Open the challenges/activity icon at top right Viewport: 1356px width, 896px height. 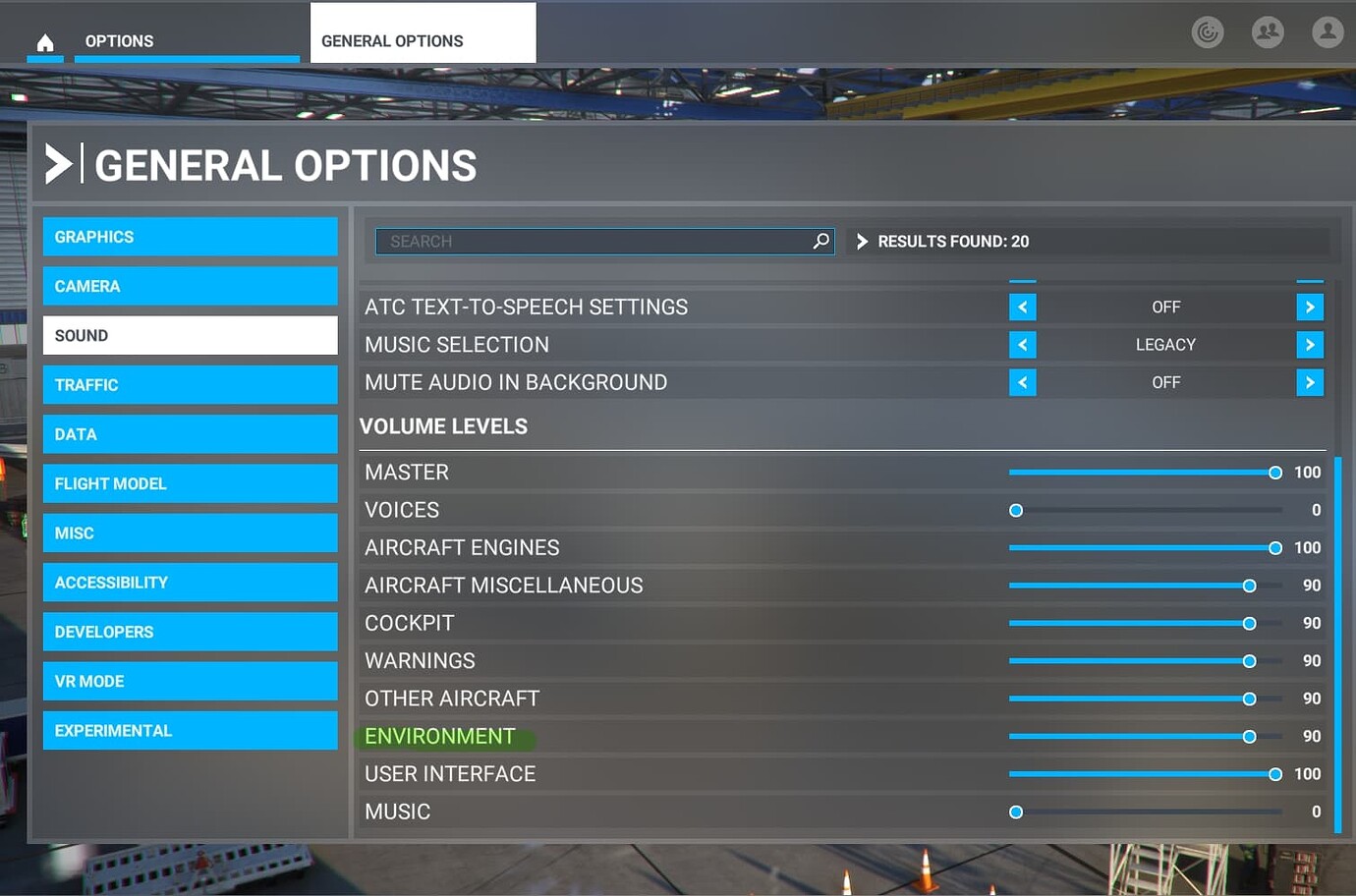[x=1208, y=31]
